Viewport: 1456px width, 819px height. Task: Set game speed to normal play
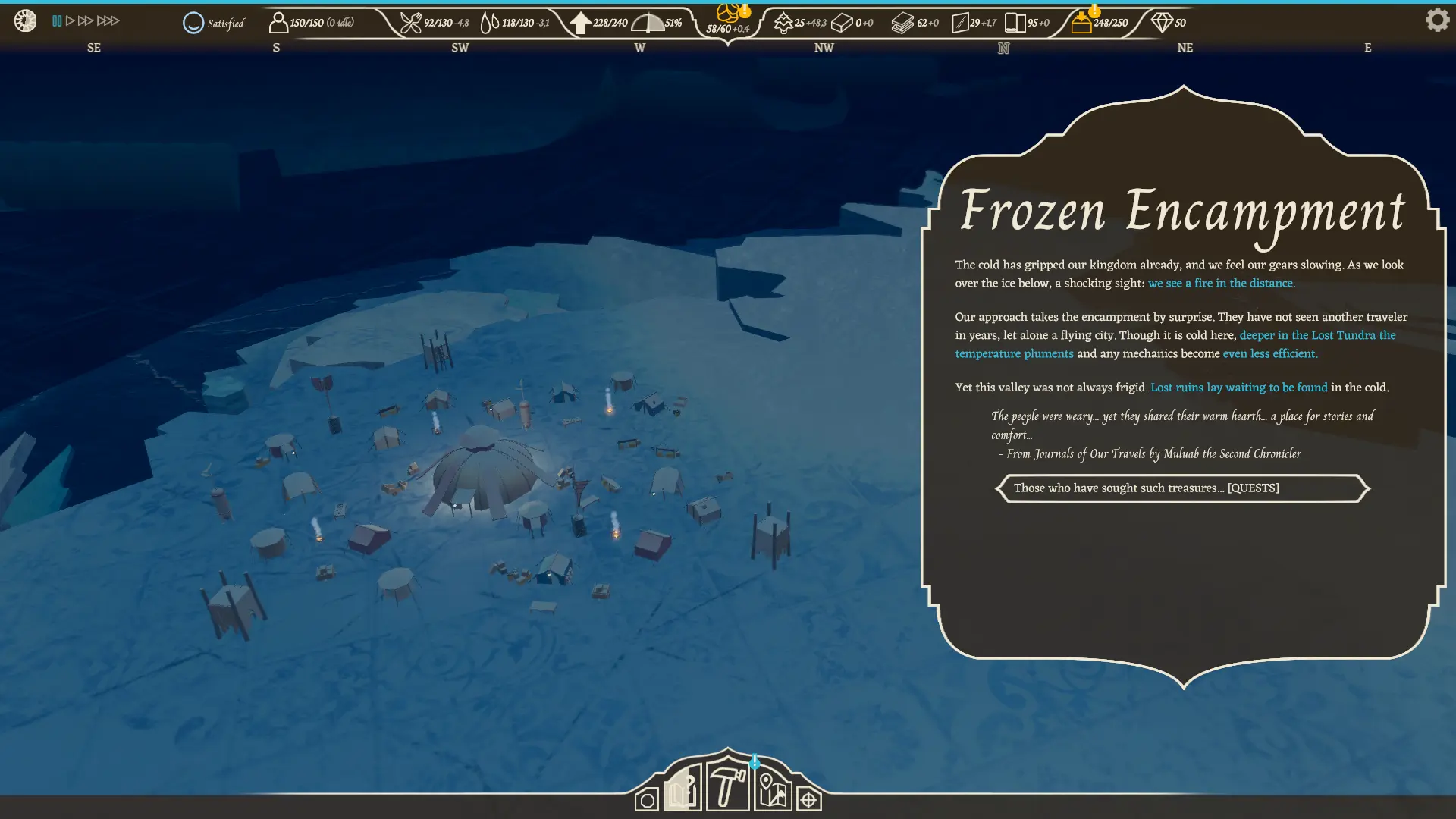tap(70, 21)
